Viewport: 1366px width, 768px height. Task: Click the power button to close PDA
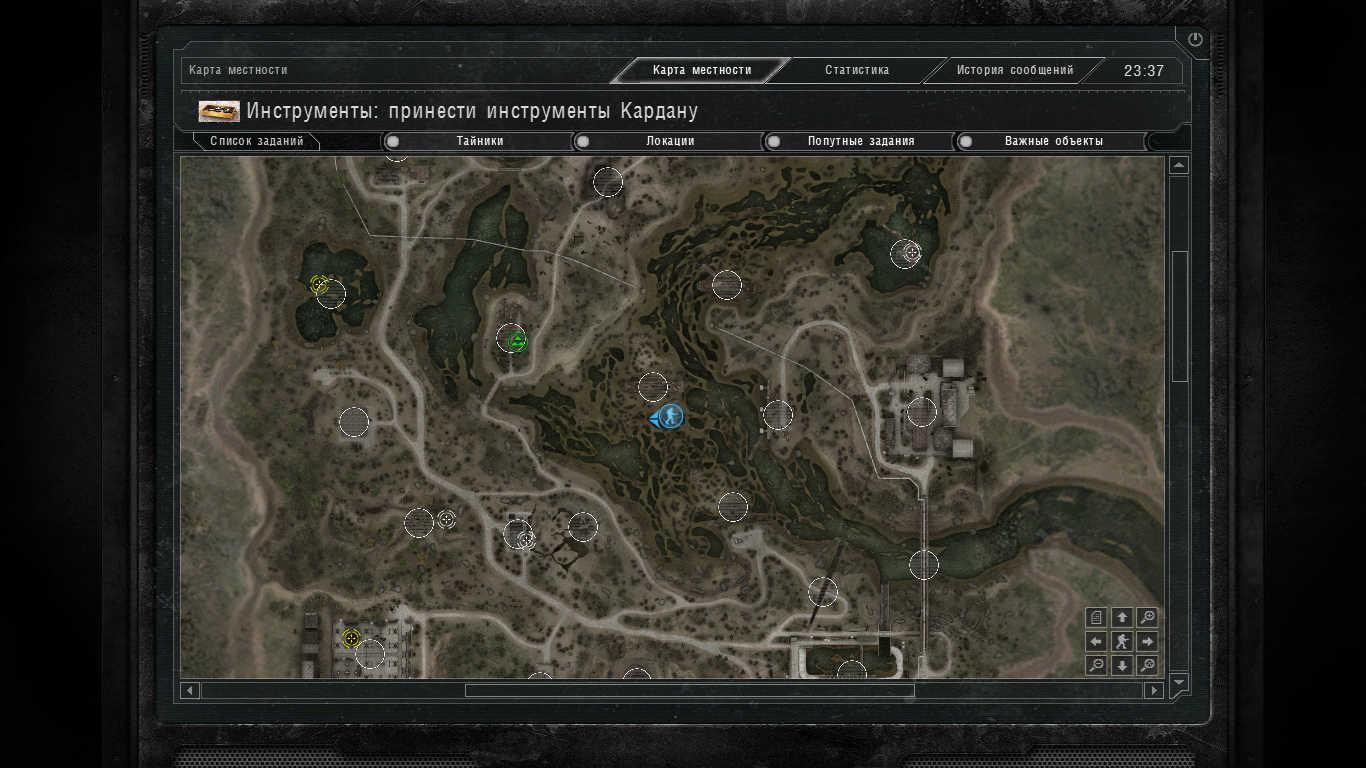[1195, 40]
